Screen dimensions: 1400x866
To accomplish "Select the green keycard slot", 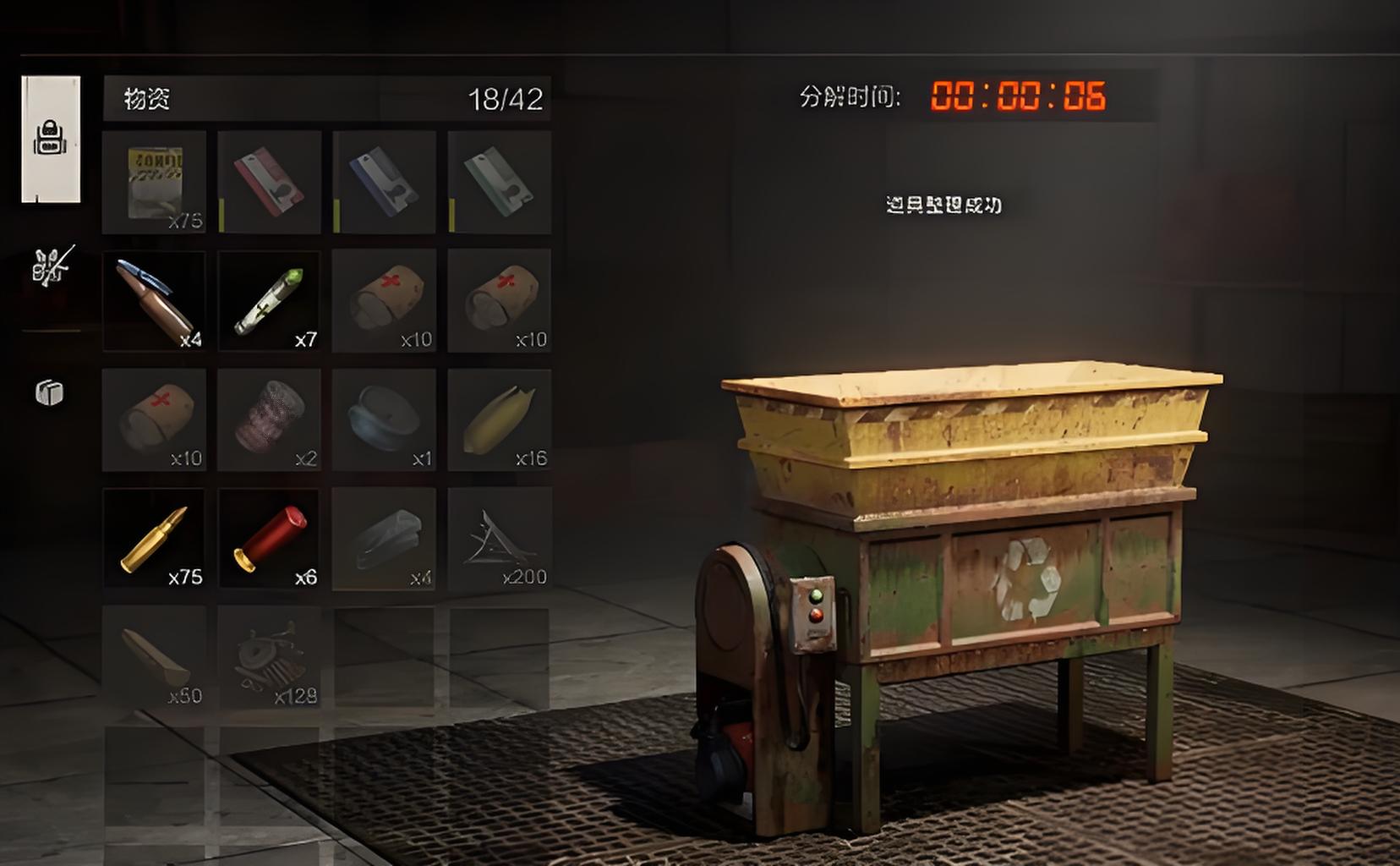I will tap(500, 182).
